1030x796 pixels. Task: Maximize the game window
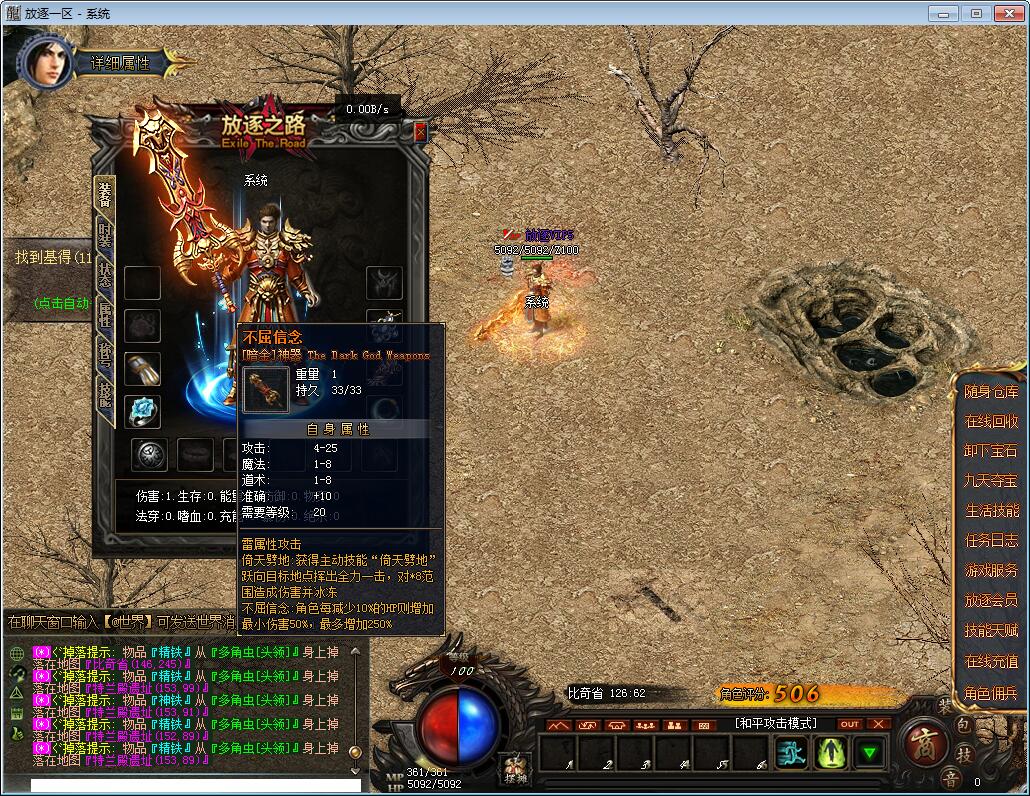[976, 13]
